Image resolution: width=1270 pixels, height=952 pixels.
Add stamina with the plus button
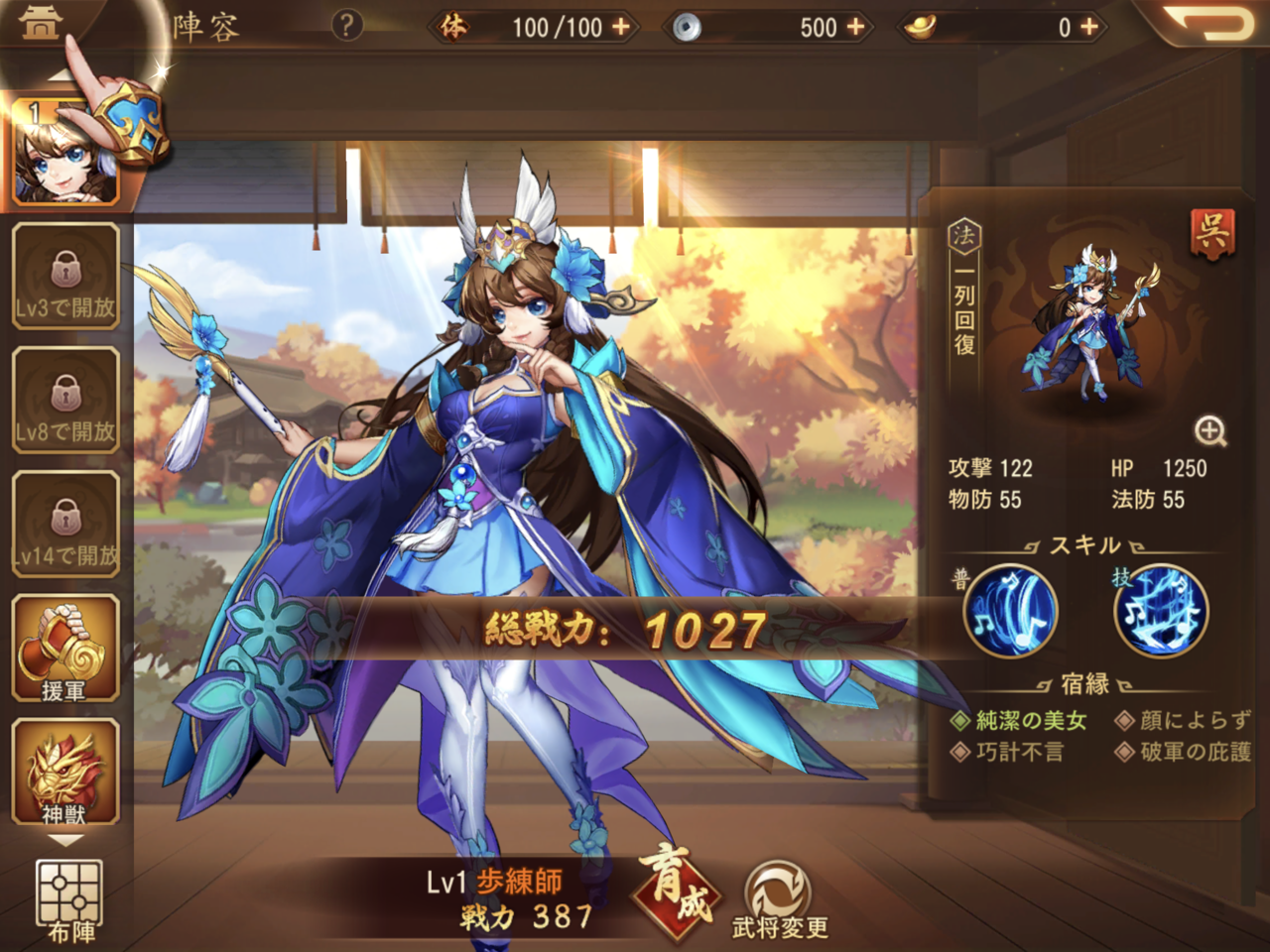point(622,27)
